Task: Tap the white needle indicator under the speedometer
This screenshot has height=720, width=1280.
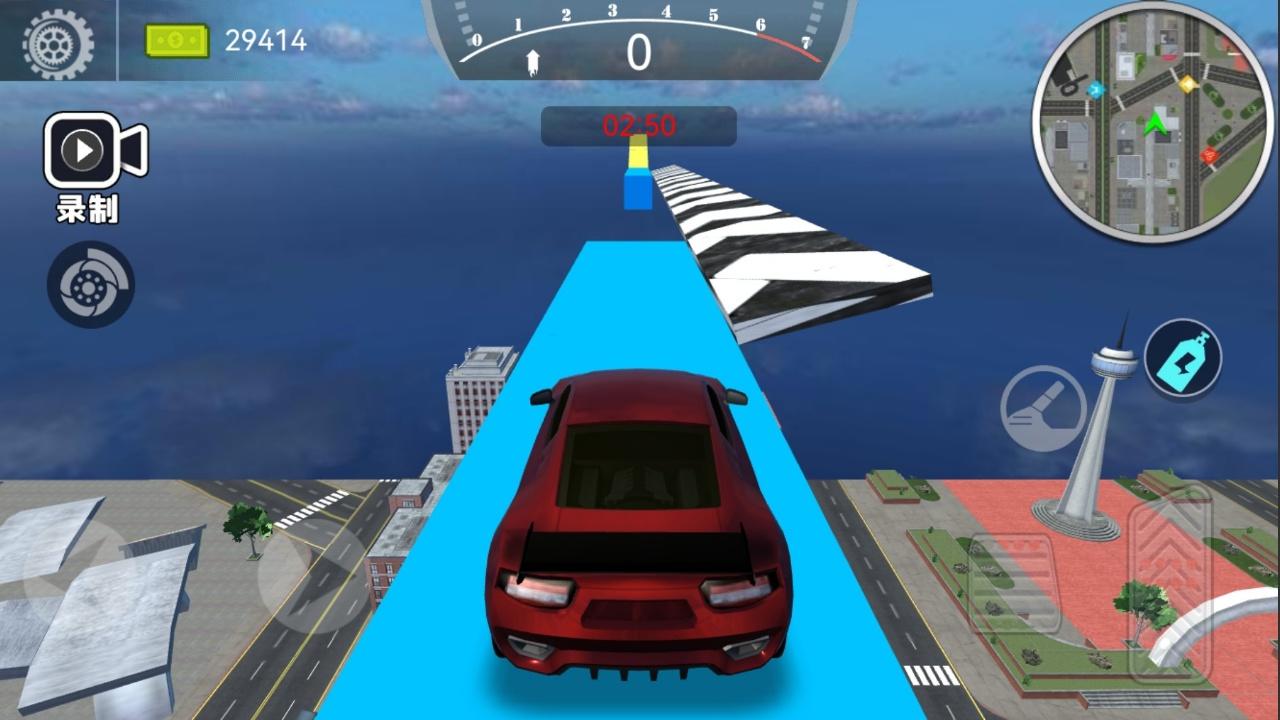Action: coord(533,62)
